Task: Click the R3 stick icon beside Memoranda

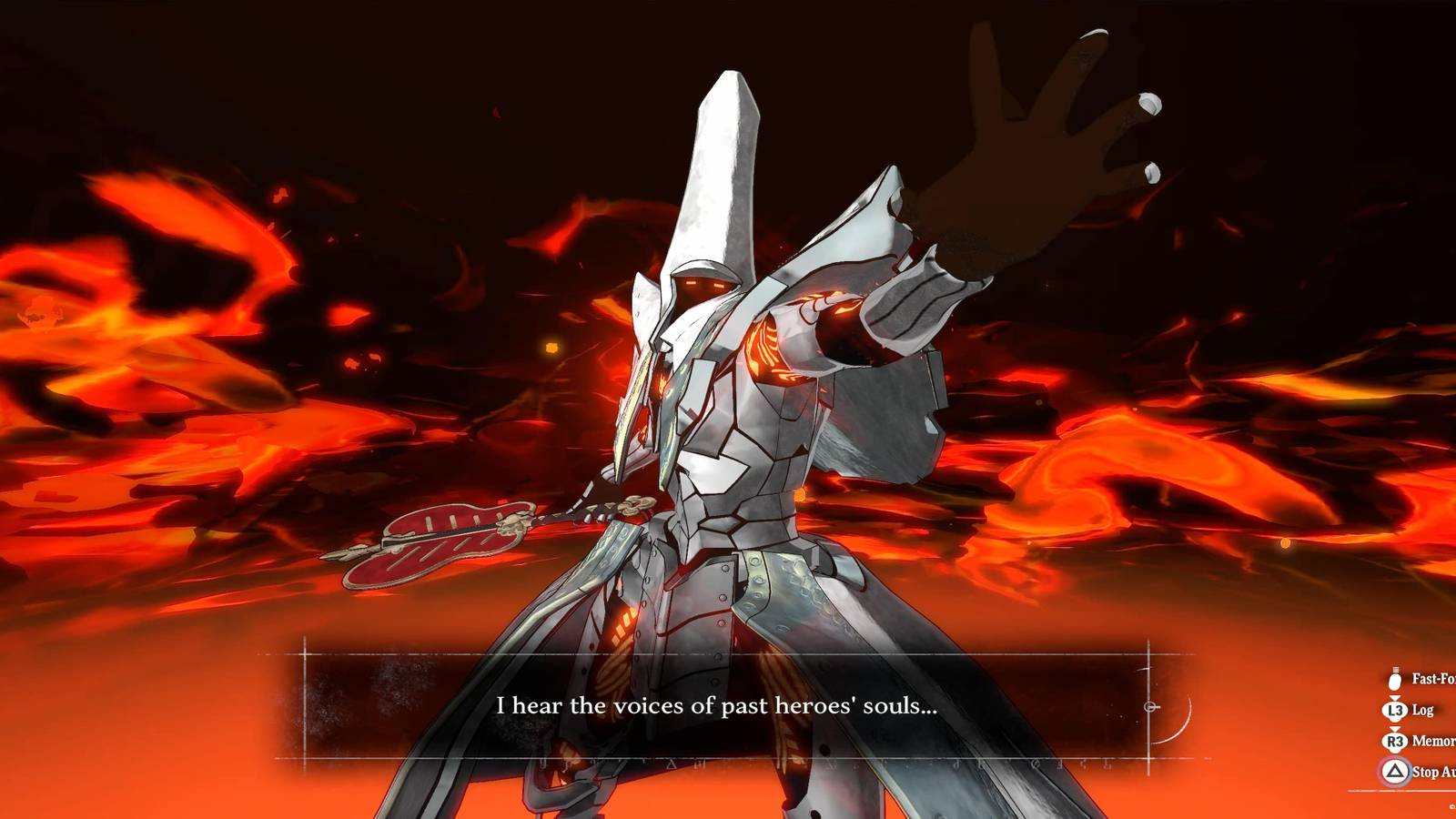Action: pos(1395,741)
